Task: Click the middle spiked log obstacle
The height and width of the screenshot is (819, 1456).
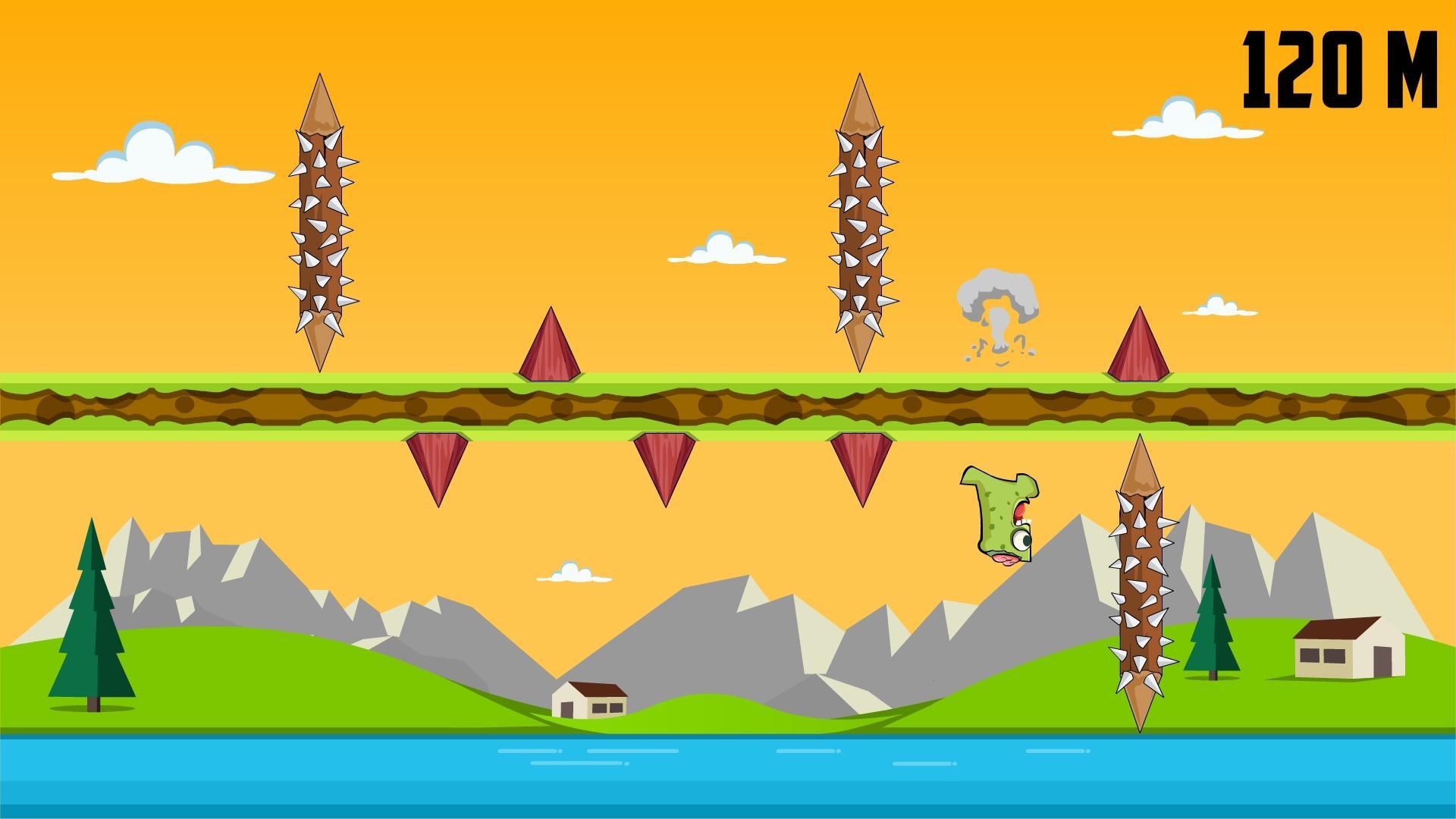Action: [x=861, y=220]
